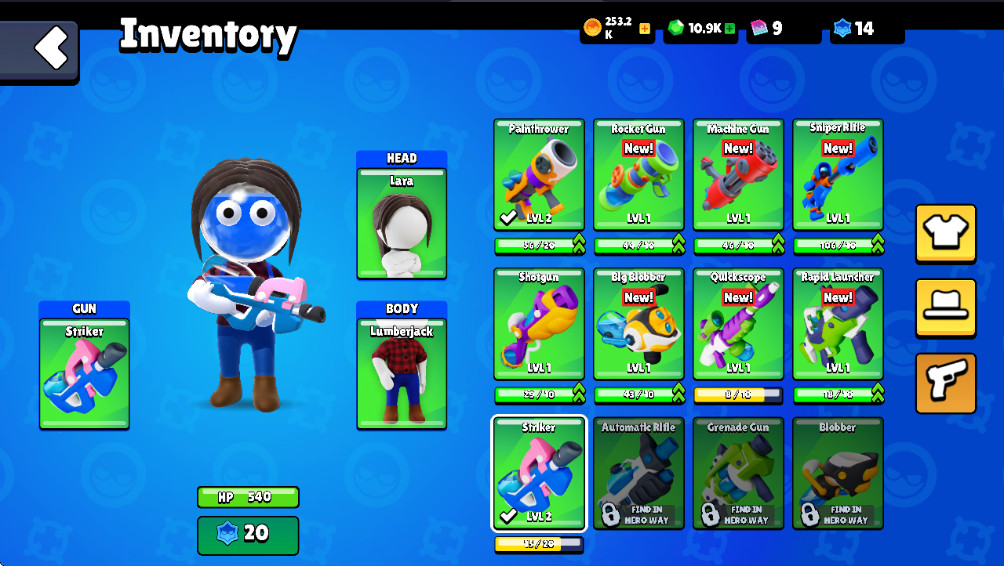Switch to the shirt body category tab
The image size is (1004, 566).
945,233
